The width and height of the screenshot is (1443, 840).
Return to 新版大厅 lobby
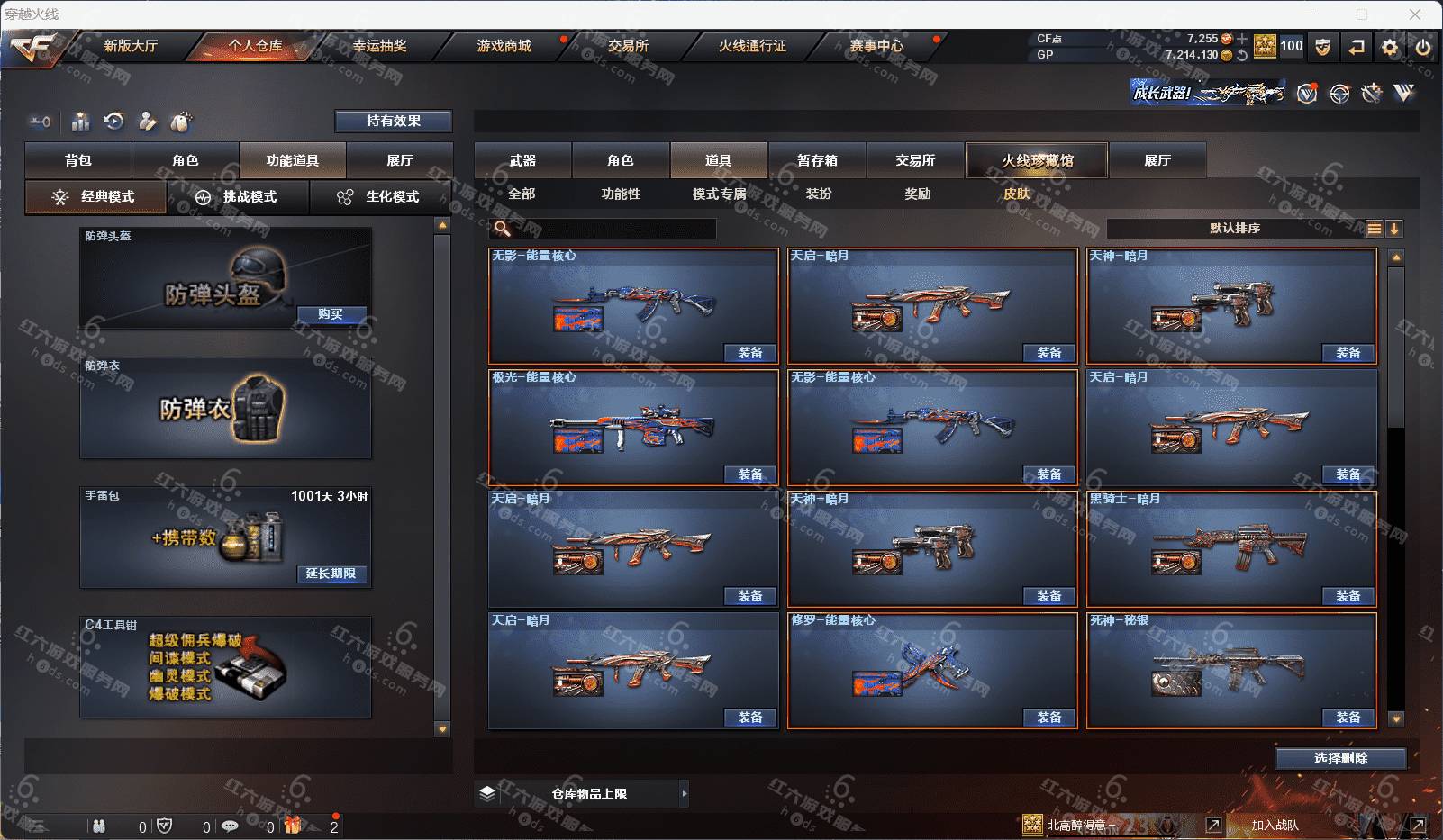coord(131,46)
